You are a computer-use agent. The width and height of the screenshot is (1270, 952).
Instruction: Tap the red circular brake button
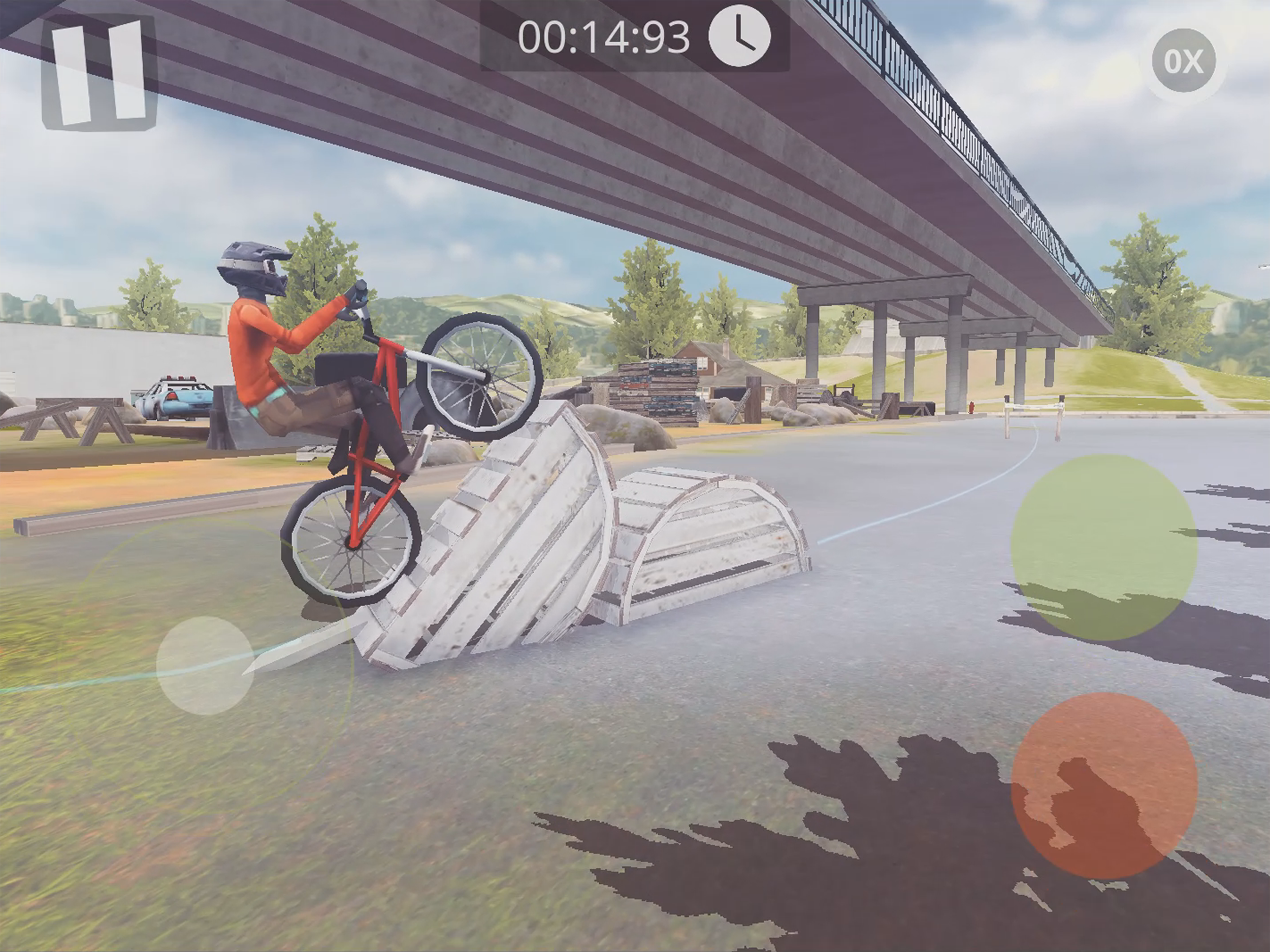pos(1104,786)
